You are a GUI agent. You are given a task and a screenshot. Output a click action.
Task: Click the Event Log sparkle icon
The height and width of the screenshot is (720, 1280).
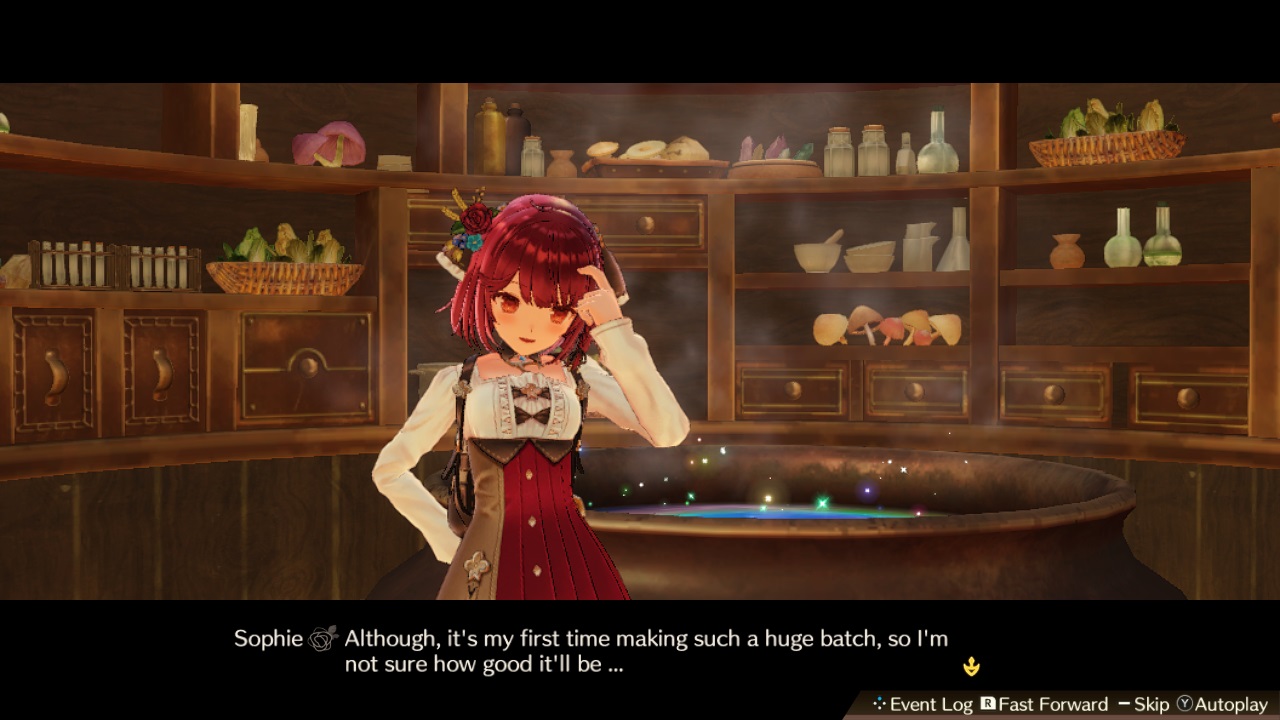(x=879, y=704)
